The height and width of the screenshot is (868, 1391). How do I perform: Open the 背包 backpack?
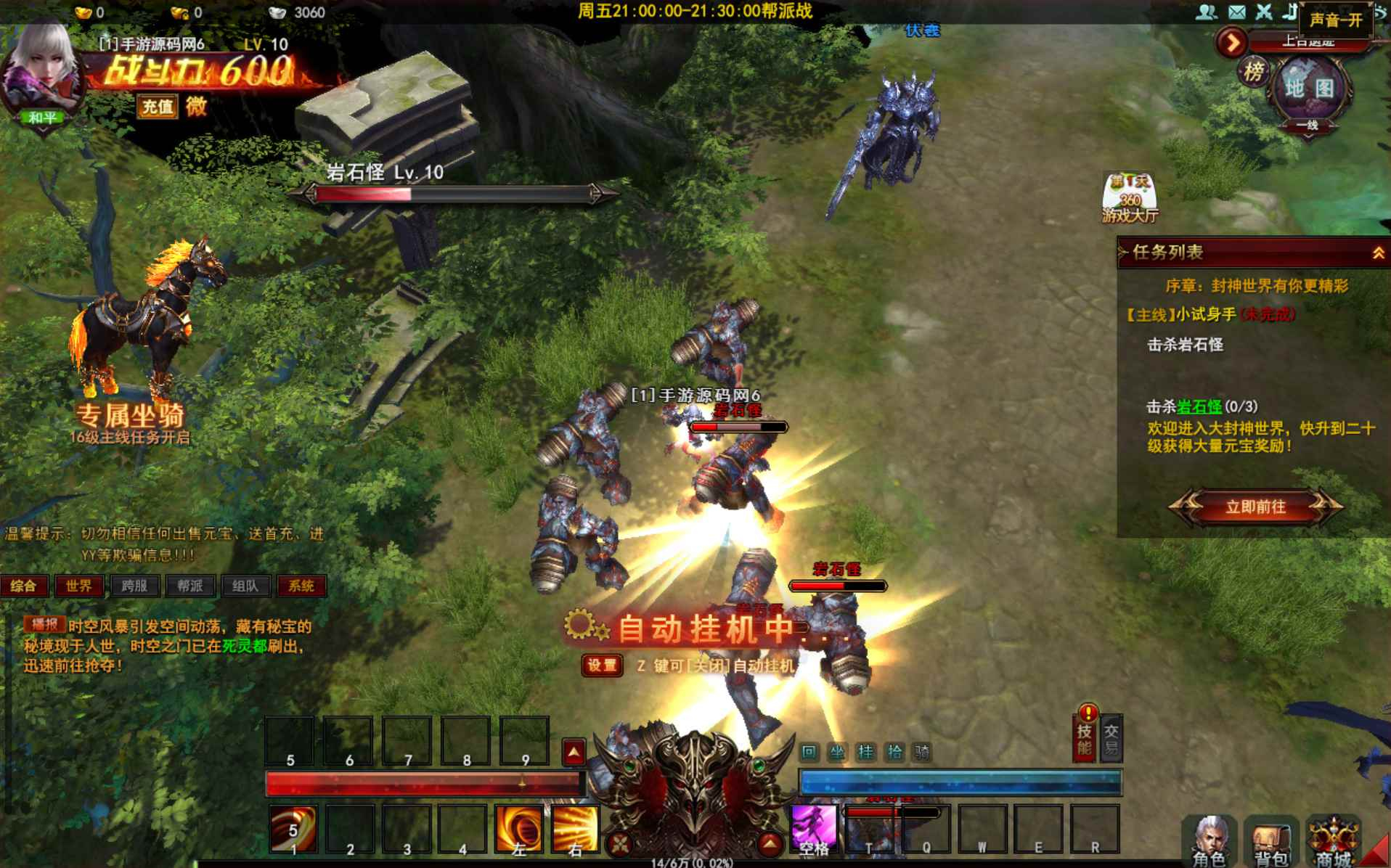click(x=1271, y=842)
